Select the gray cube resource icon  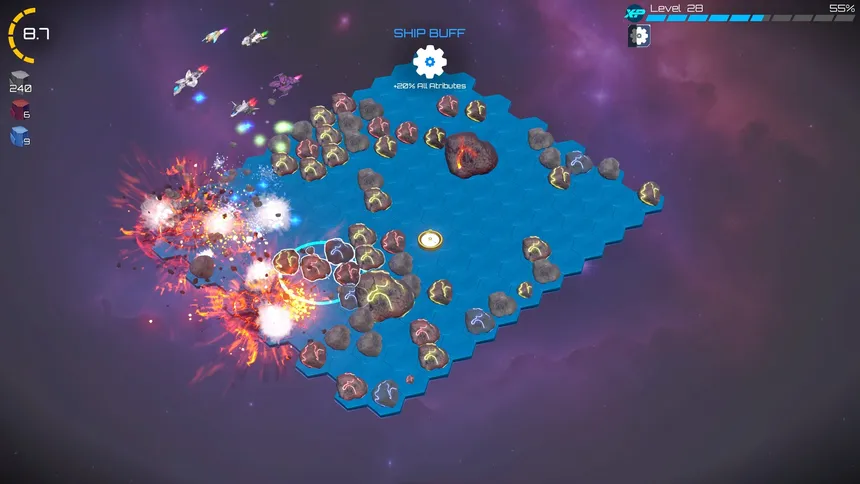[x=20, y=78]
